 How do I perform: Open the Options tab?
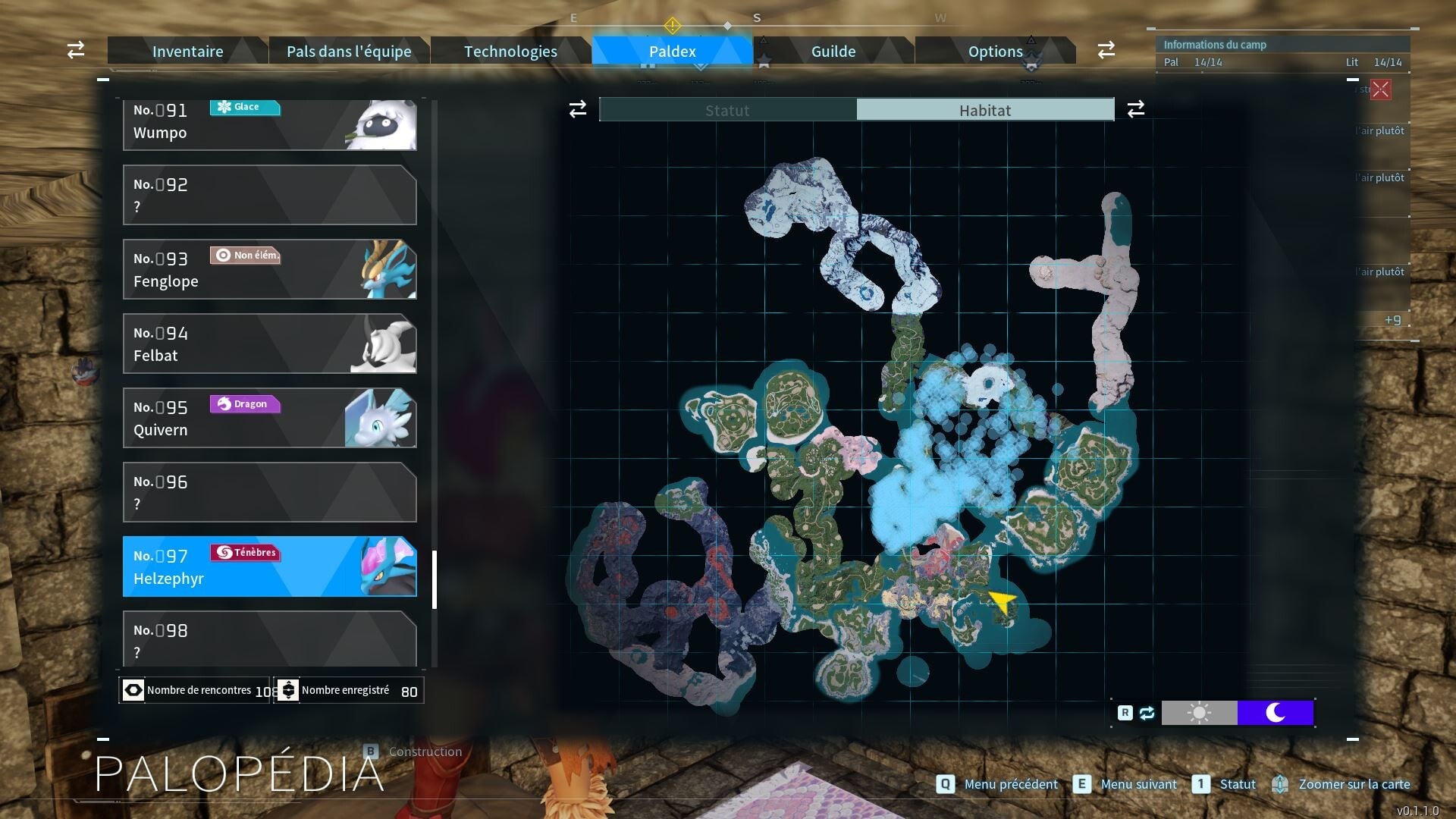[995, 52]
